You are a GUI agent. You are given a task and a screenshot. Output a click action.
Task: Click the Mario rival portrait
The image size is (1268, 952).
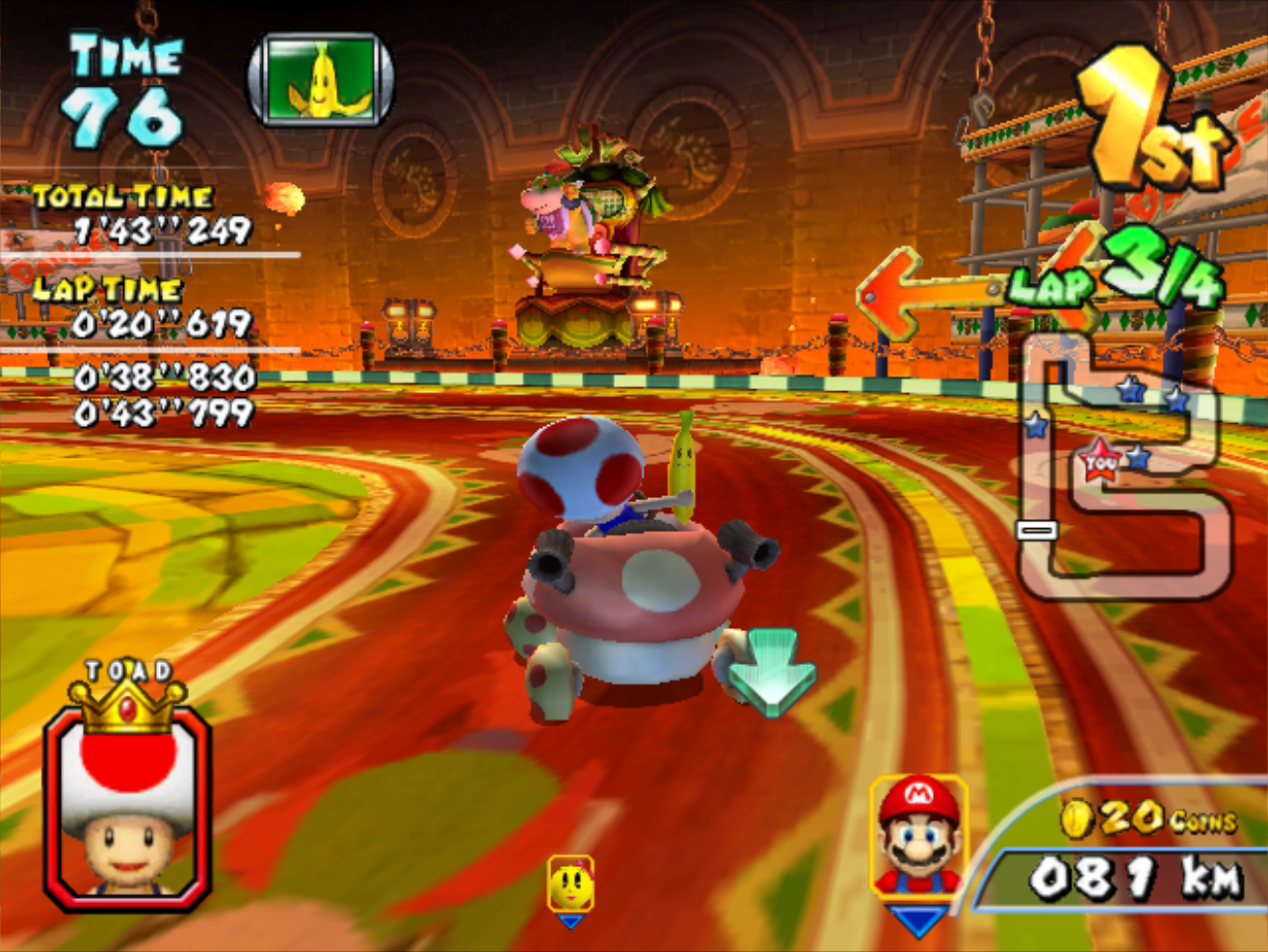[x=918, y=836]
